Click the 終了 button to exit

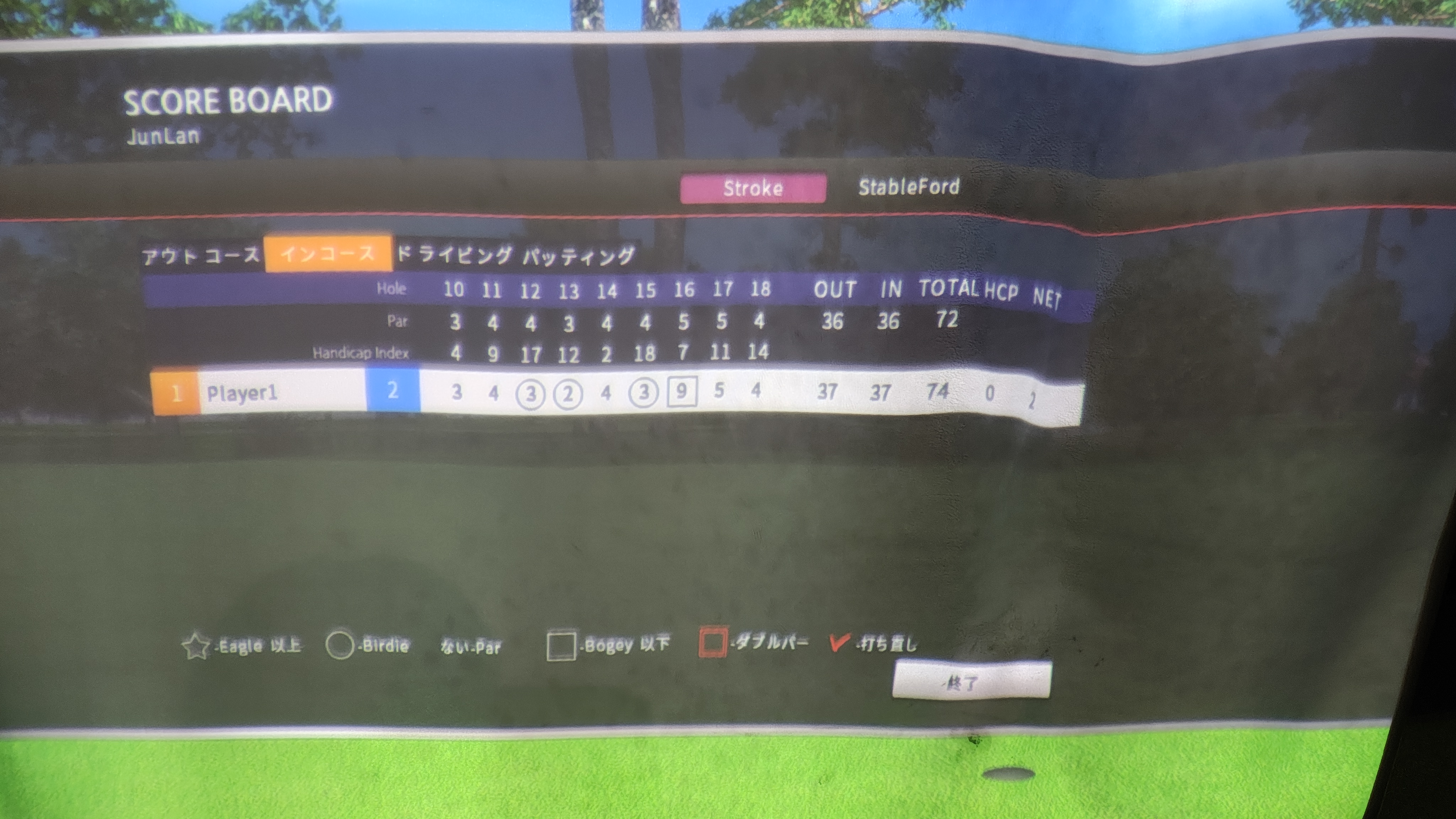point(970,681)
